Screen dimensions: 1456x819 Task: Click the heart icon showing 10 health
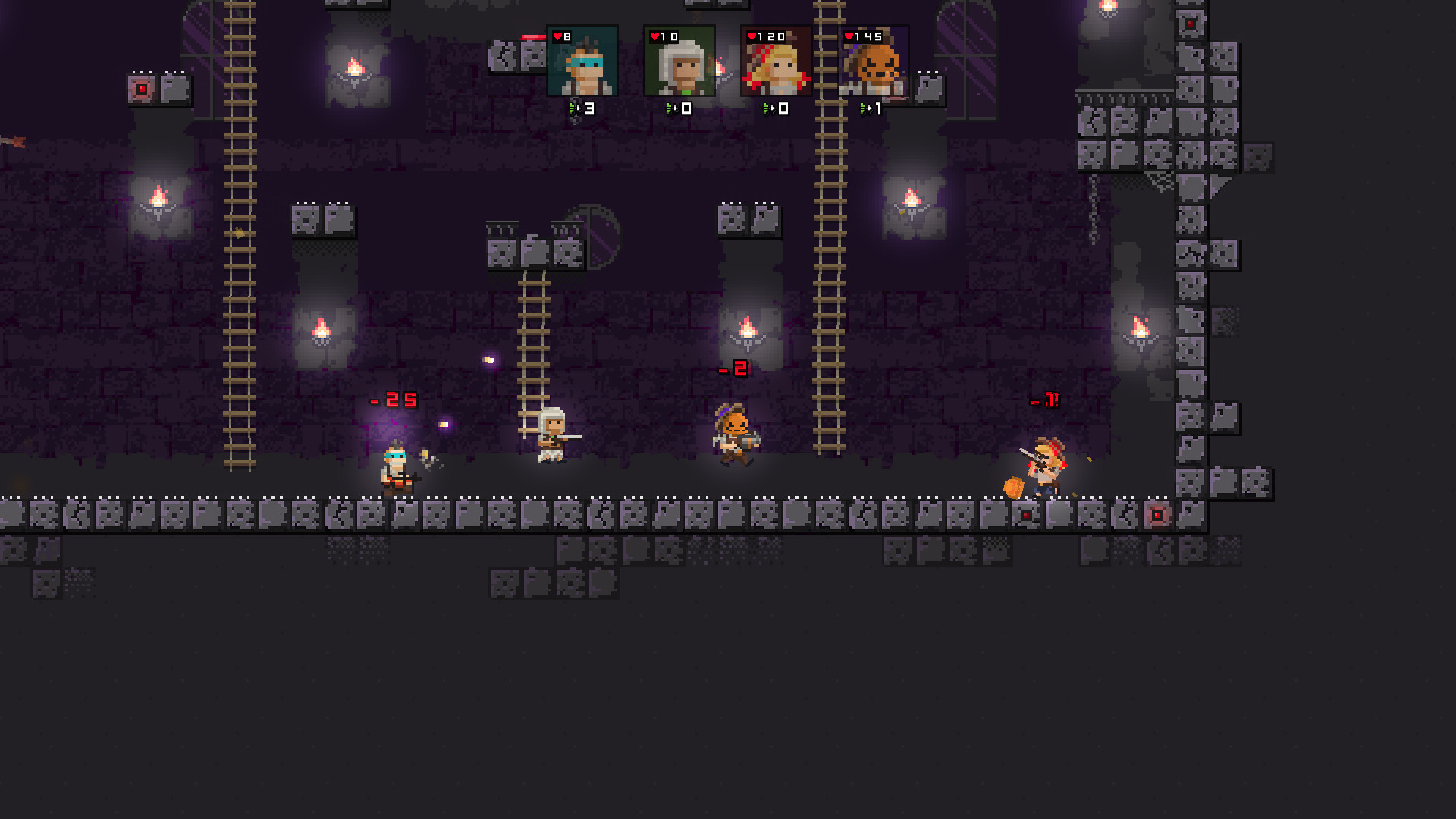(x=655, y=35)
